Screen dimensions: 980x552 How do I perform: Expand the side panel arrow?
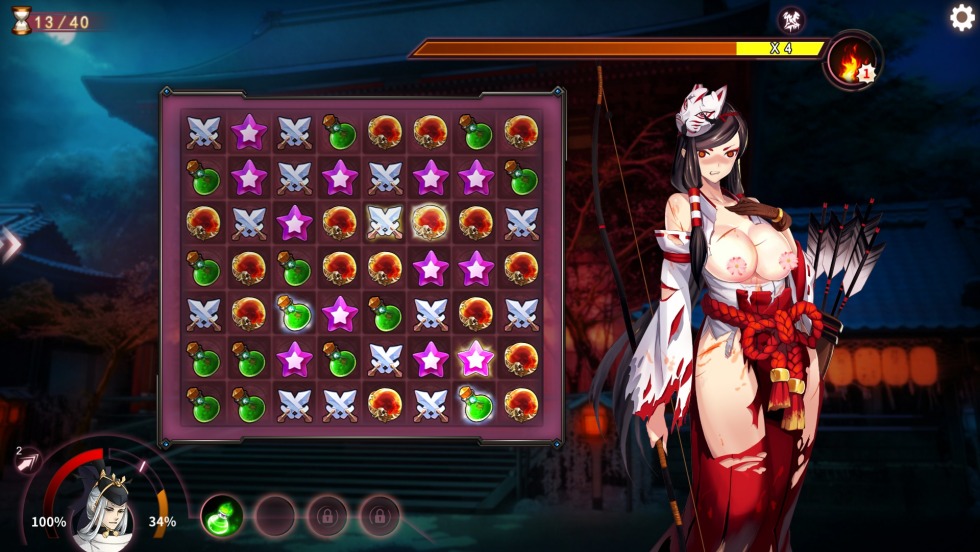[10, 244]
